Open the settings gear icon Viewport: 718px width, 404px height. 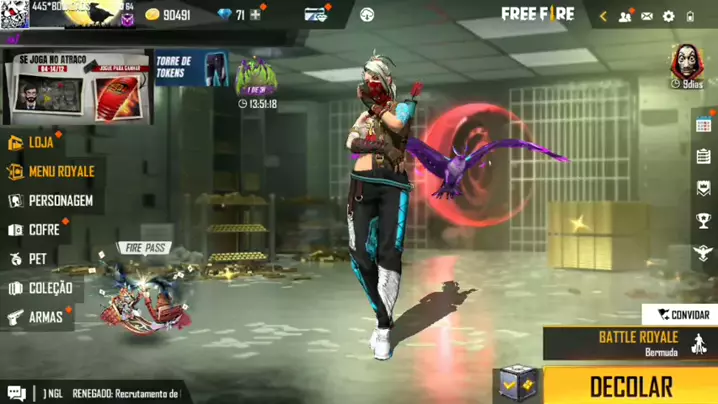click(x=668, y=16)
